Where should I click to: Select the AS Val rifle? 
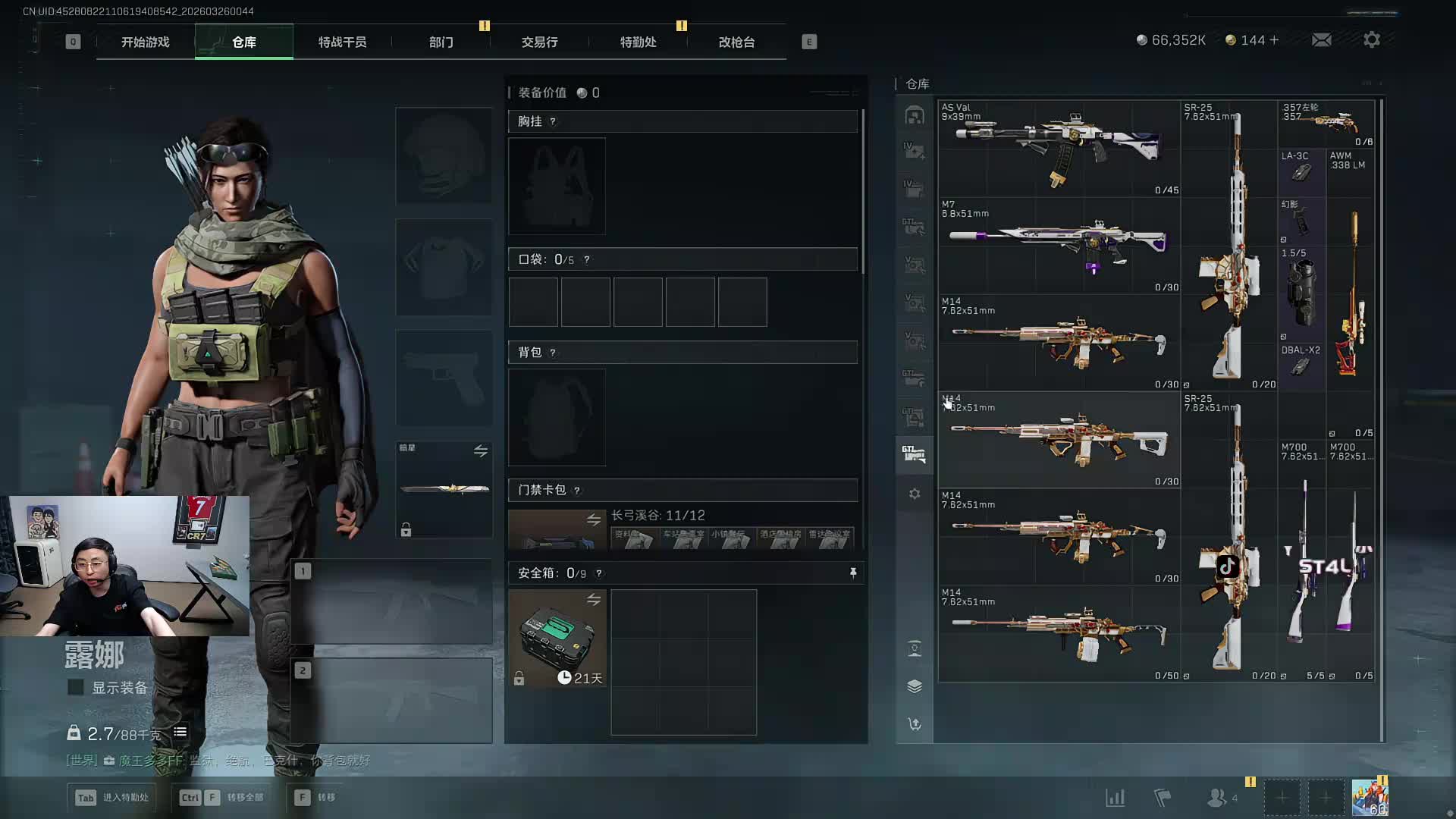[x=1059, y=148]
